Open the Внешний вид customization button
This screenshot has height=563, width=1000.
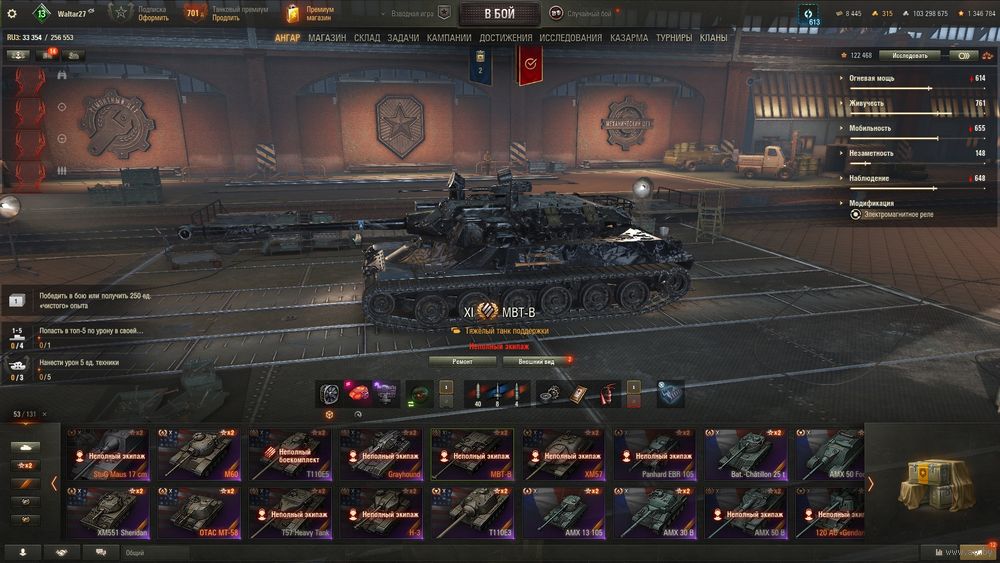pyautogui.click(x=535, y=361)
